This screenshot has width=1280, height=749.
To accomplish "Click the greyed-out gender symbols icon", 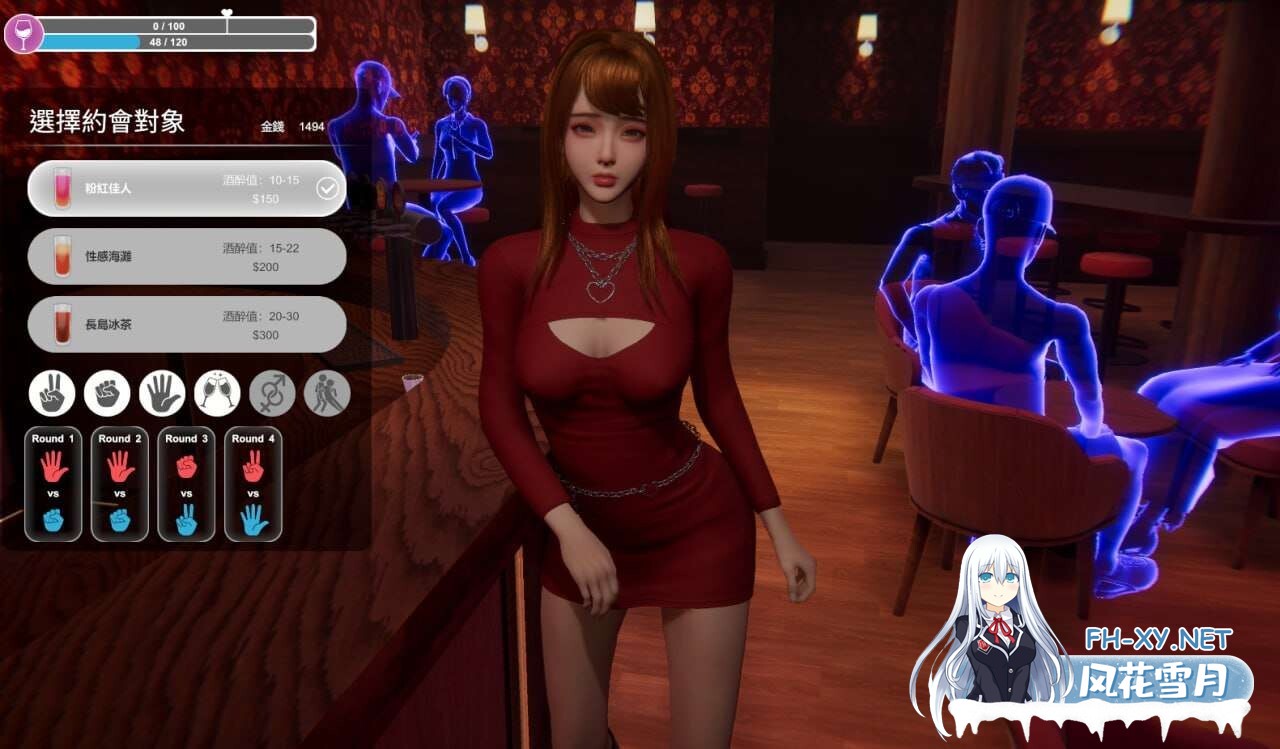I will pos(271,393).
